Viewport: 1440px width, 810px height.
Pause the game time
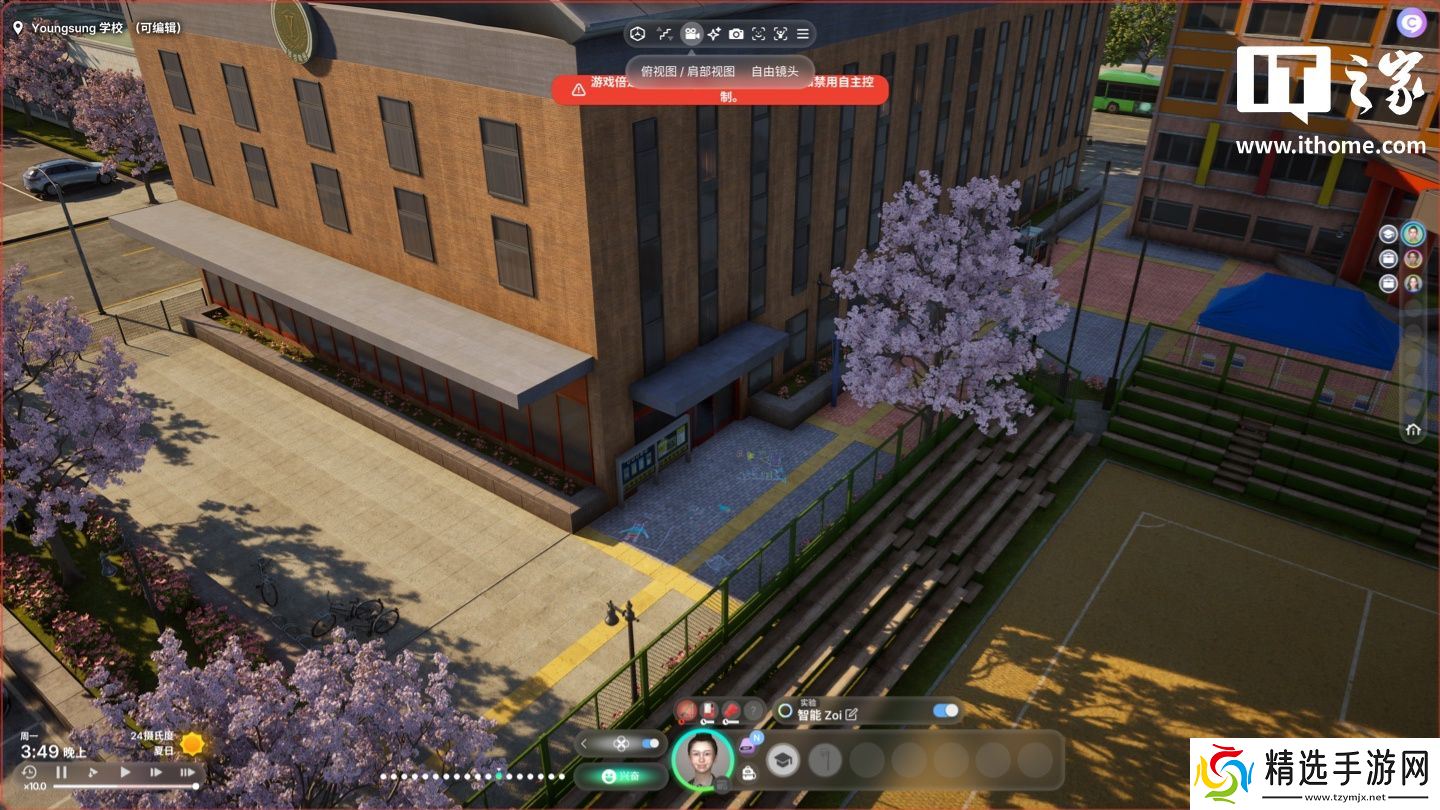coord(61,772)
